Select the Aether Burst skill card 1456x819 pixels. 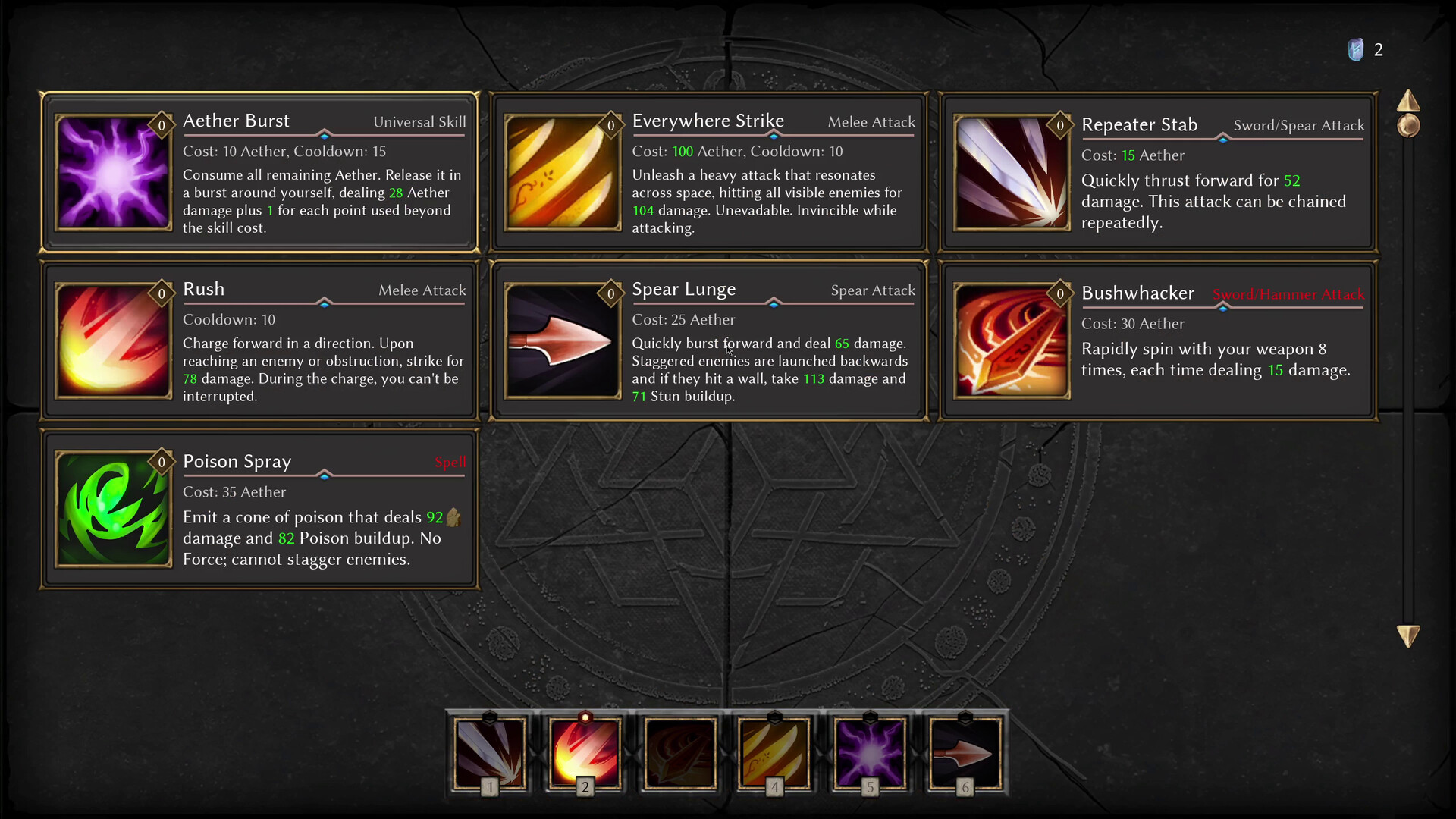[x=259, y=173]
